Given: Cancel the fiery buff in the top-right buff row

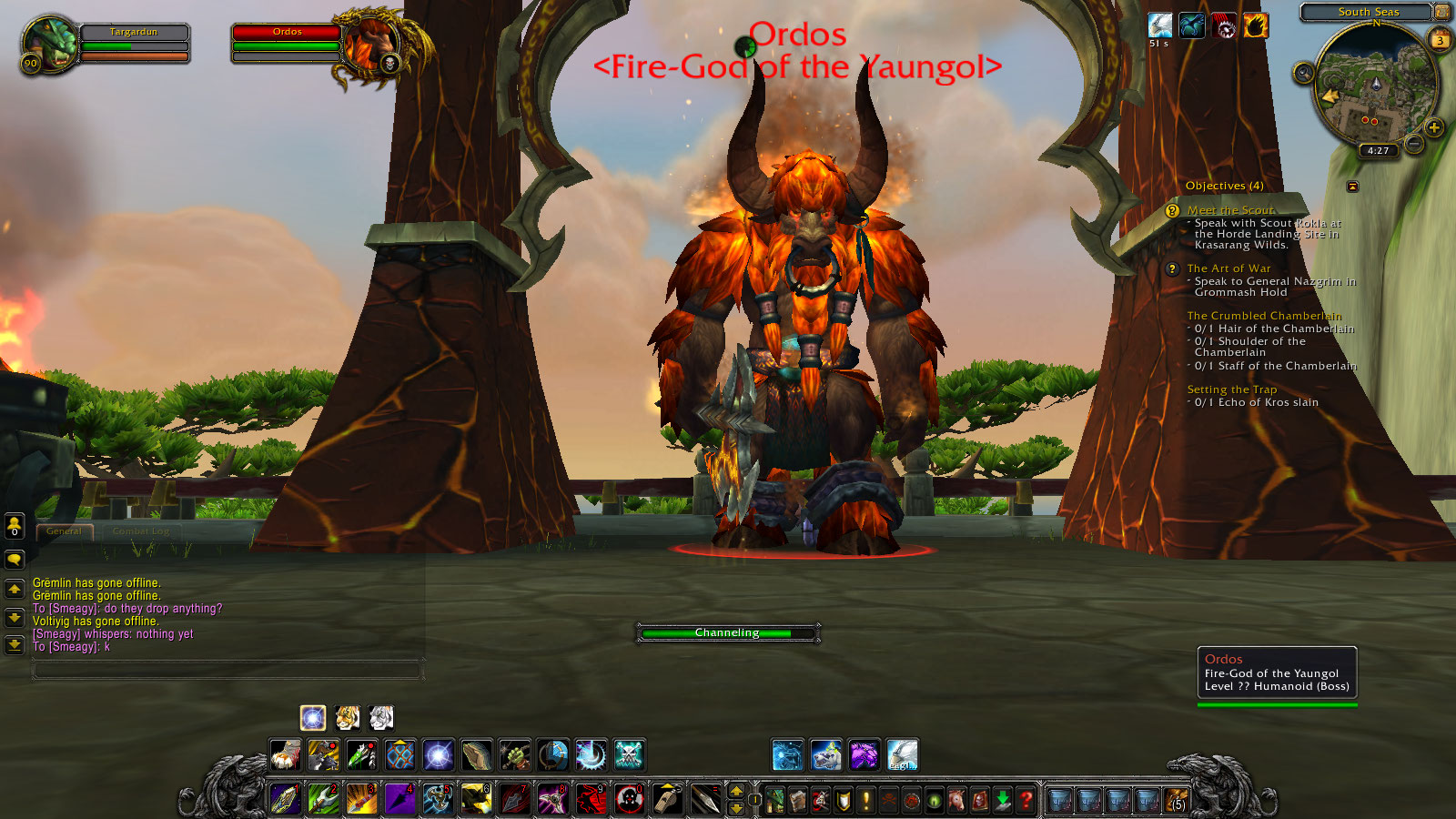Looking at the screenshot, I should pyautogui.click(x=1254, y=25).
